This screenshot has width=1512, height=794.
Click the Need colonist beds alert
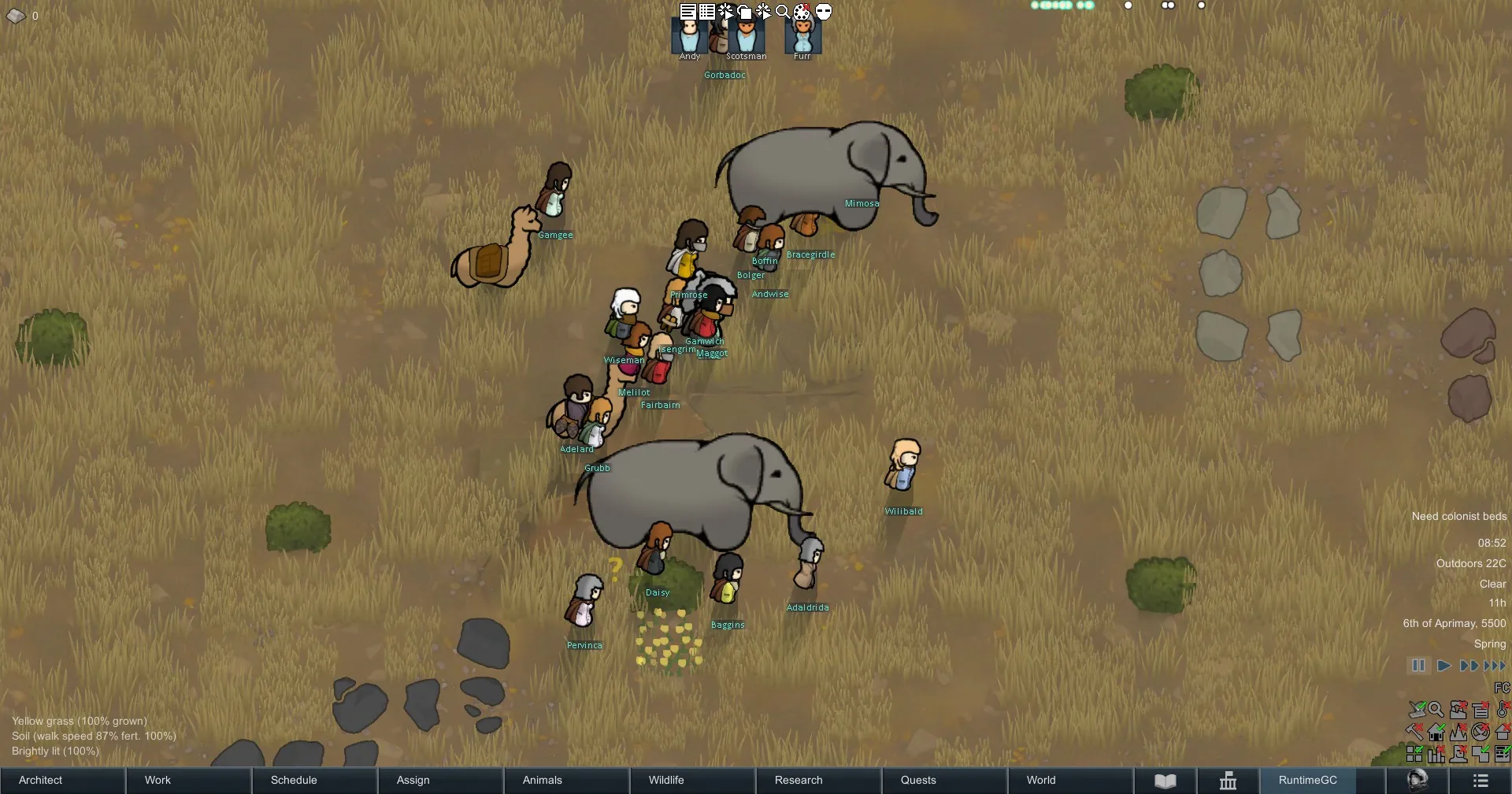tap(1458, 517)
